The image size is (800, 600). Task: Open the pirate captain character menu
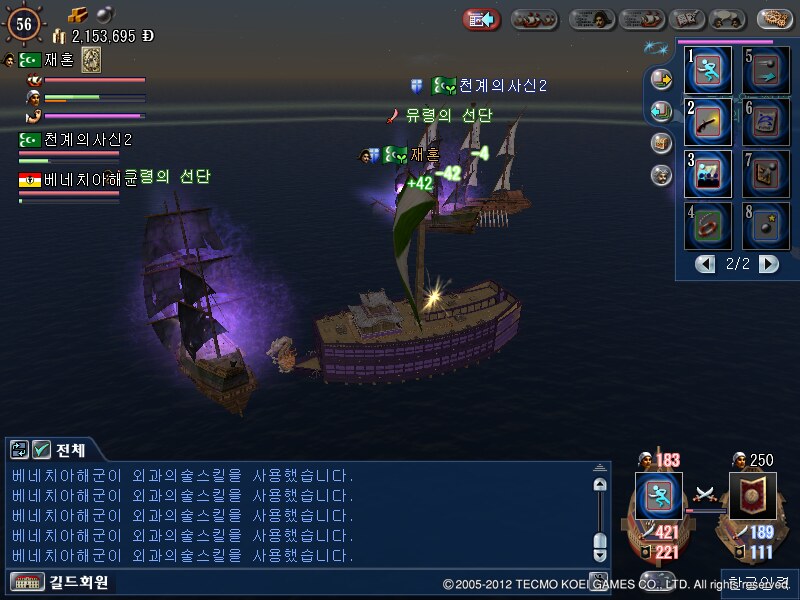coord(592,19)
